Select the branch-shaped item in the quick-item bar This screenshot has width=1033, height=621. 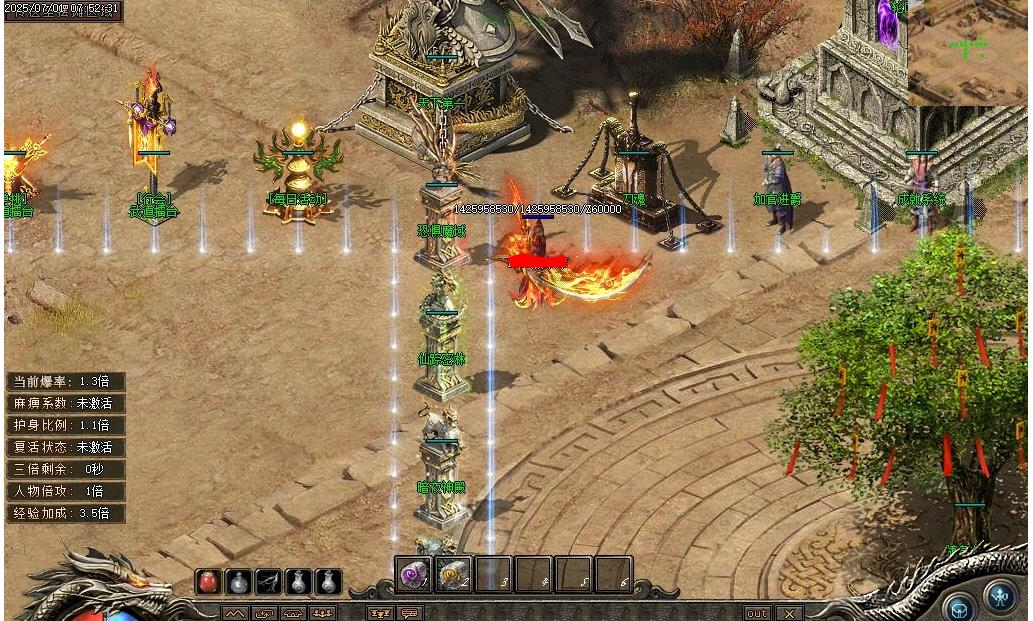(x=268, y=582)
